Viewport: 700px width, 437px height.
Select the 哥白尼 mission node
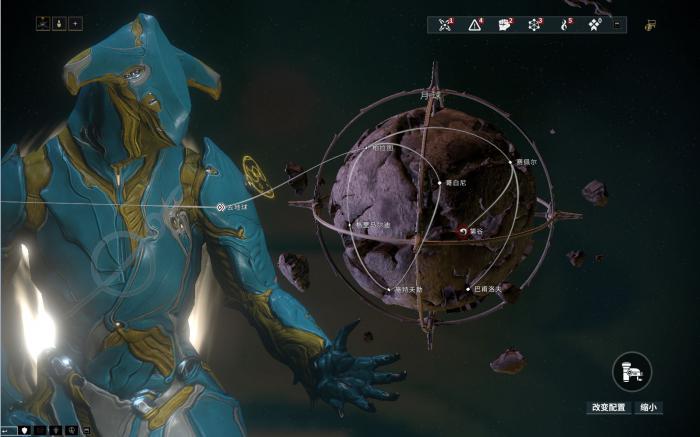(439, 183)
